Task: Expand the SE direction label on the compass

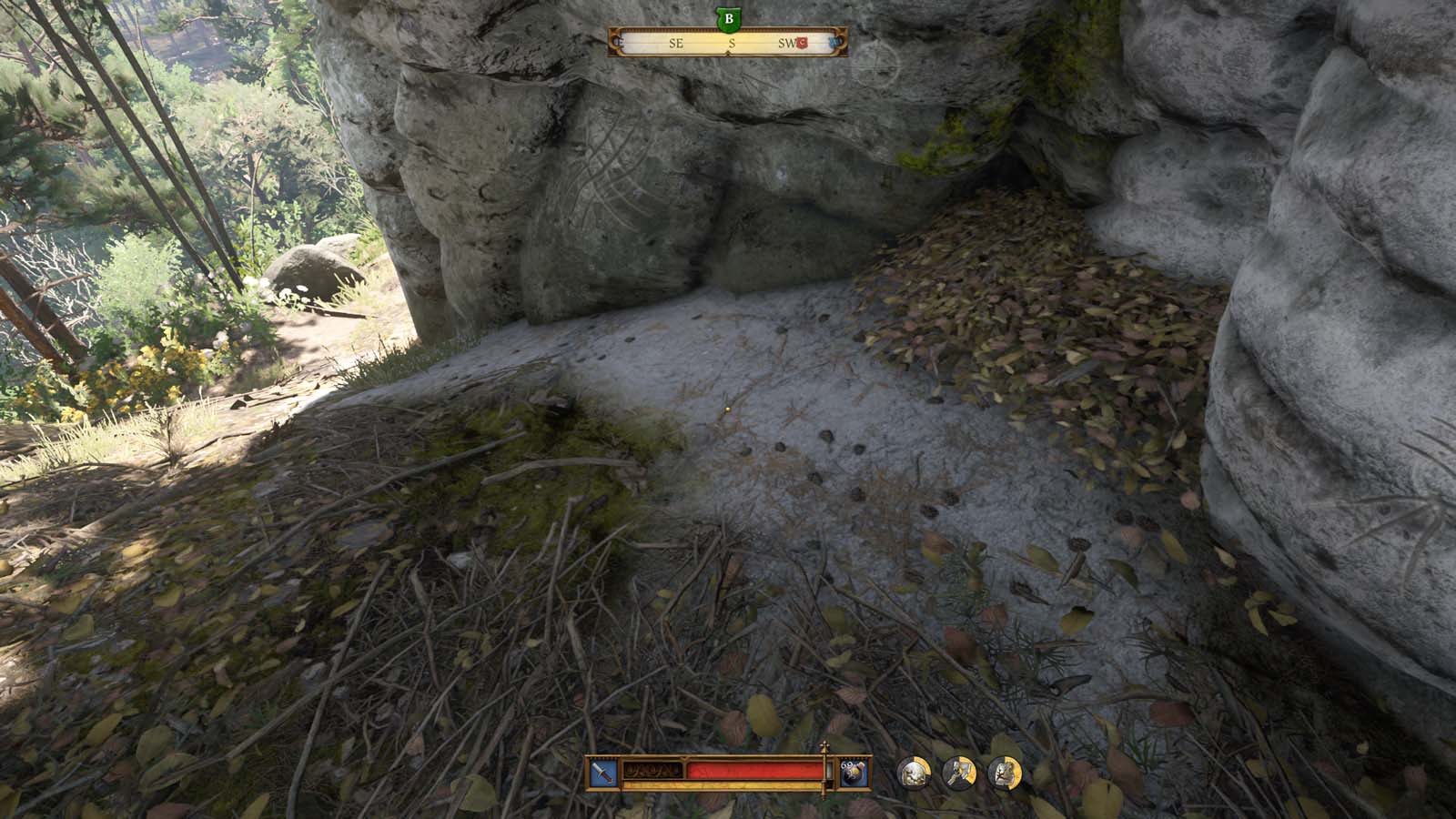Action: (677, 43)
